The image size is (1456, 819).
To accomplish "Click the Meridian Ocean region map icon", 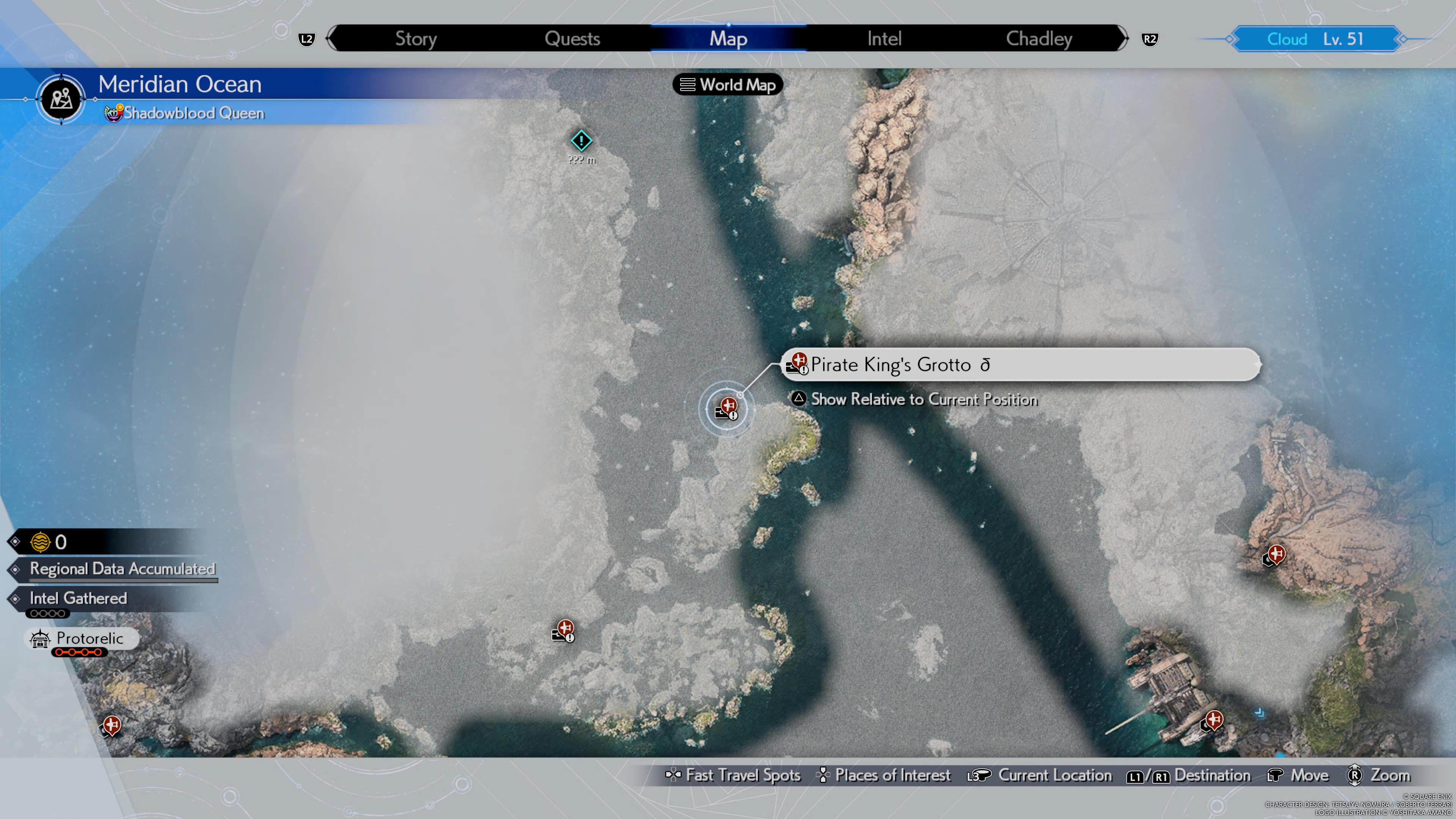I will pyautogui.click(x=61, y=99).
